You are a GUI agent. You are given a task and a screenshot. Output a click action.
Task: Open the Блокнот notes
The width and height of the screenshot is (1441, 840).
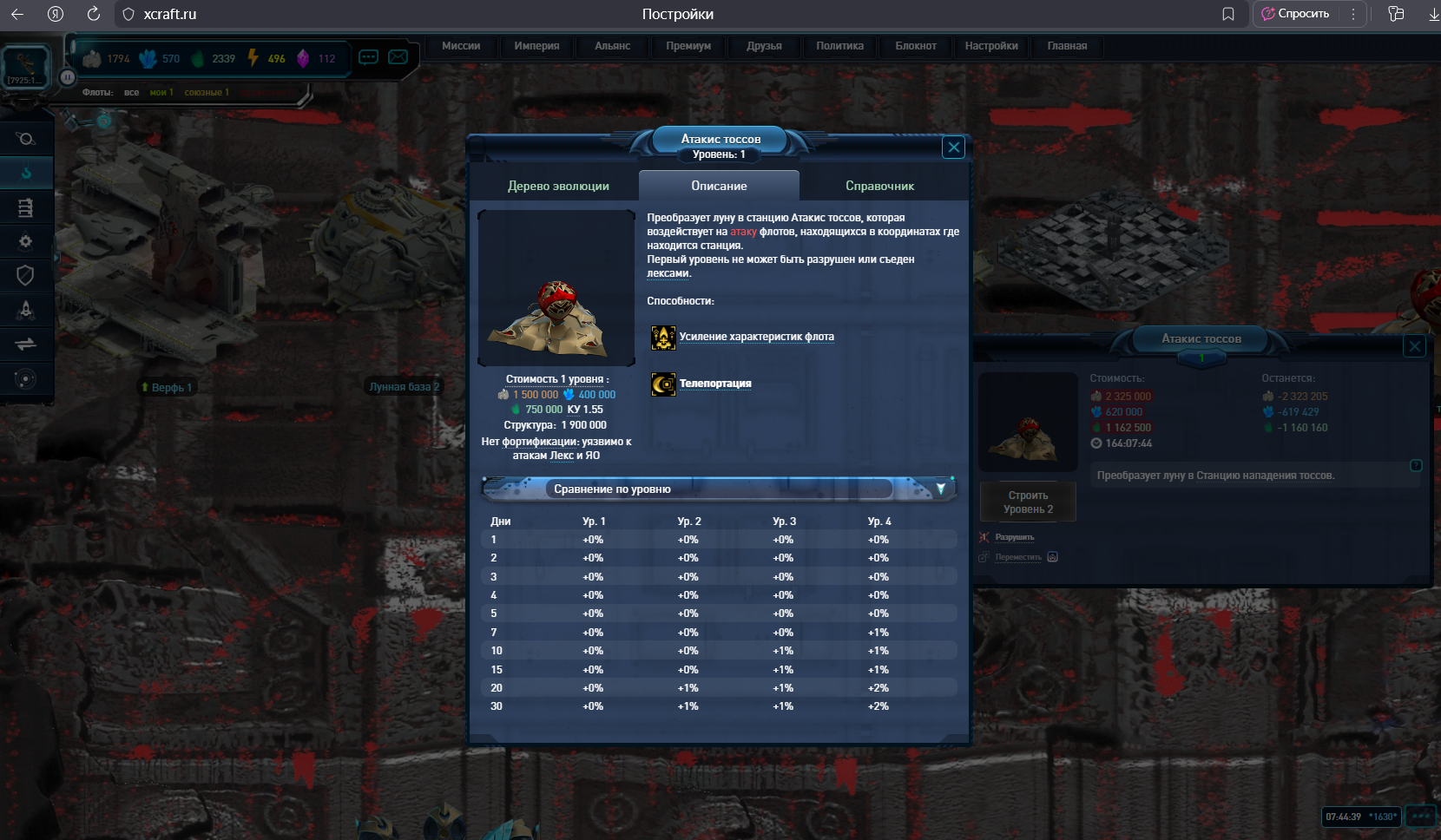coord(916,46)
